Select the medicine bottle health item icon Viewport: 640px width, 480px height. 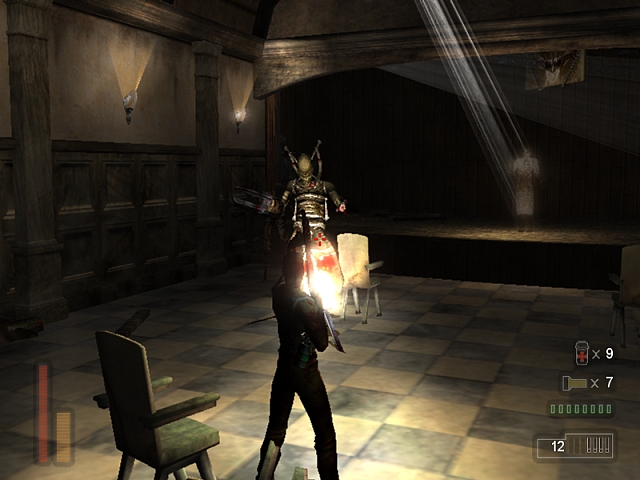(x=583, y=353)
